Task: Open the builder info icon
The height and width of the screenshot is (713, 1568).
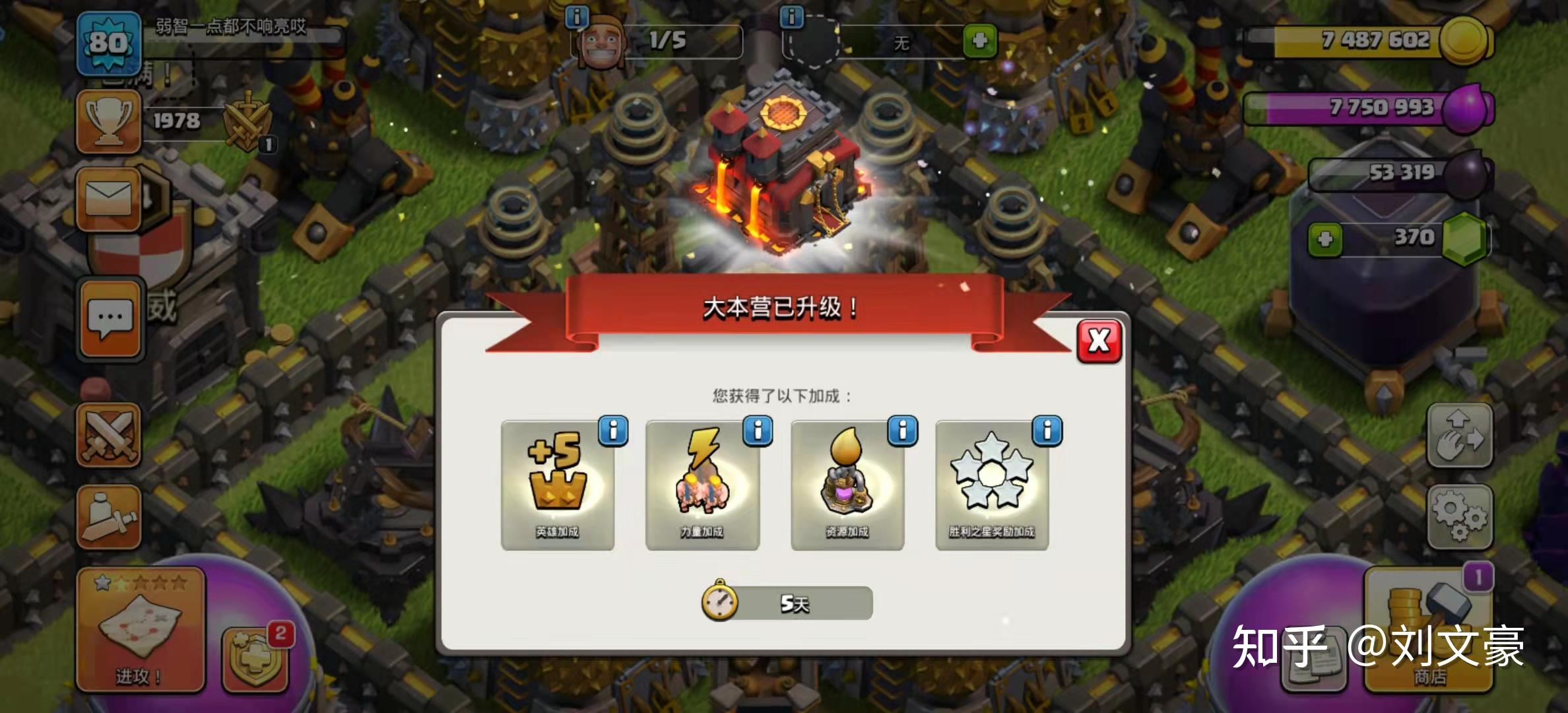Action: (x=577, y=17)
